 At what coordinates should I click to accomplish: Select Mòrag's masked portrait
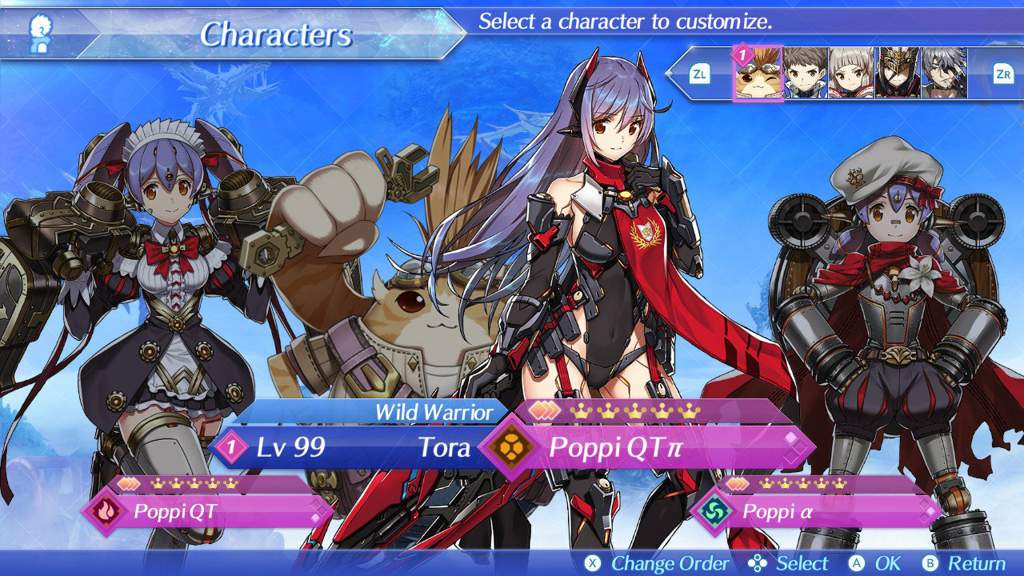898,72
